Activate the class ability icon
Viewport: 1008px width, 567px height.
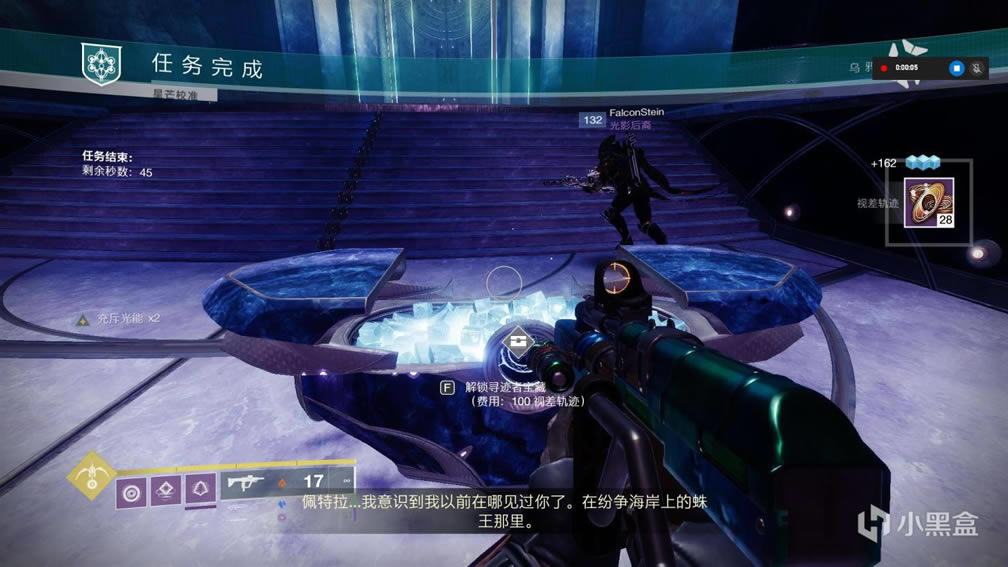pyautogui.click(x=198, y=490)
